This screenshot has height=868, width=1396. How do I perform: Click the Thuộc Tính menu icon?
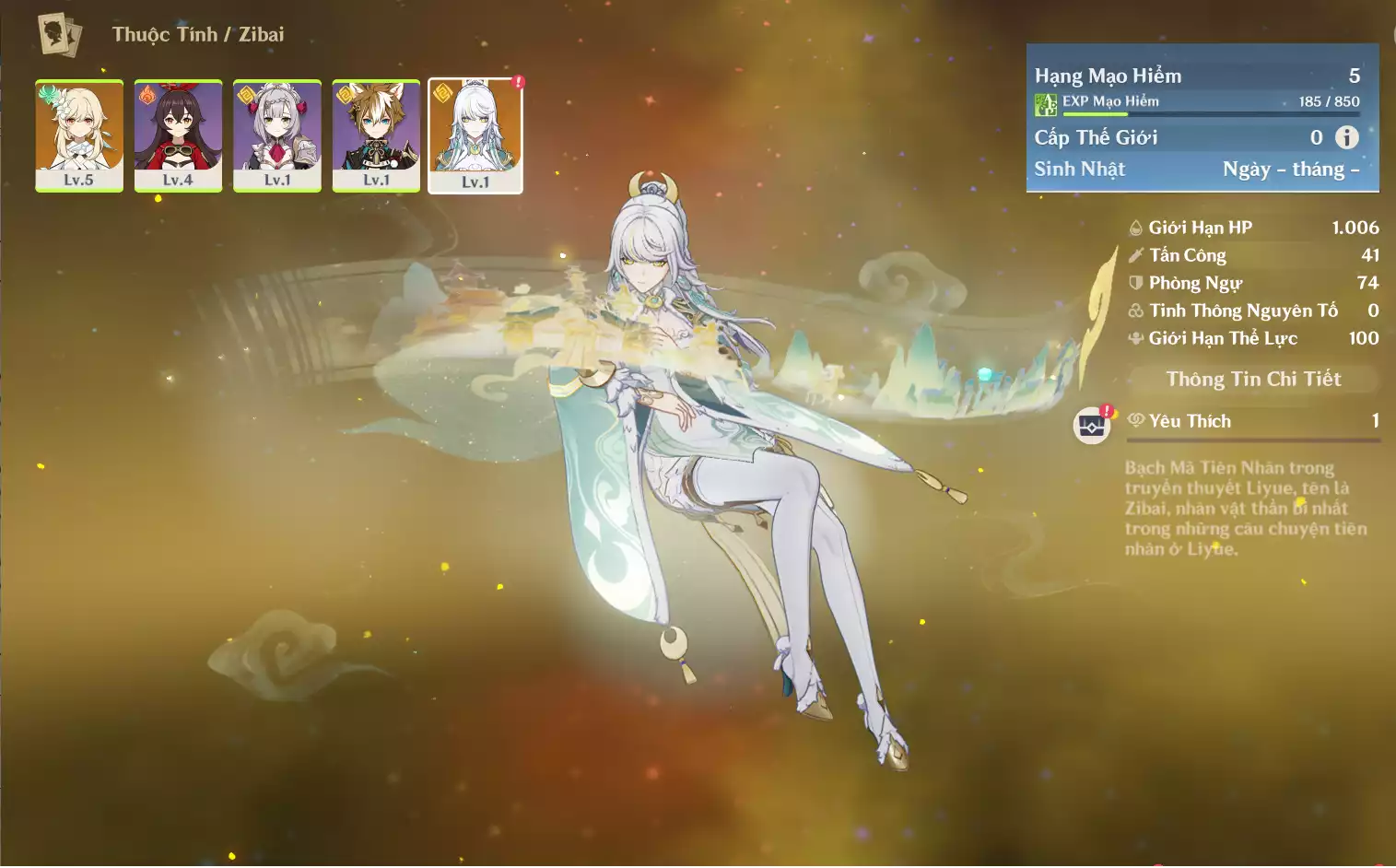pos(60,35)
